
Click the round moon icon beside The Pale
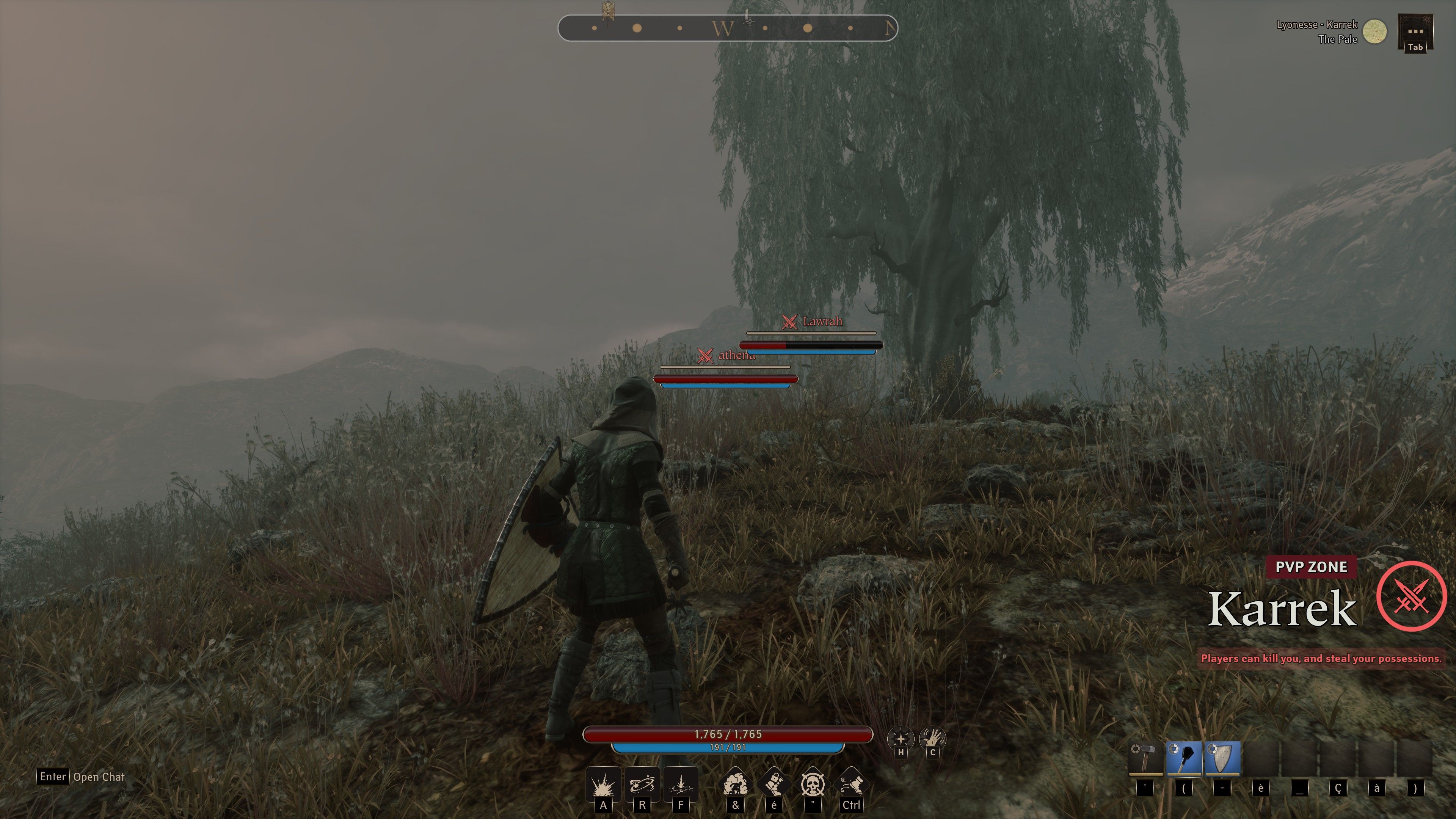1374,31
